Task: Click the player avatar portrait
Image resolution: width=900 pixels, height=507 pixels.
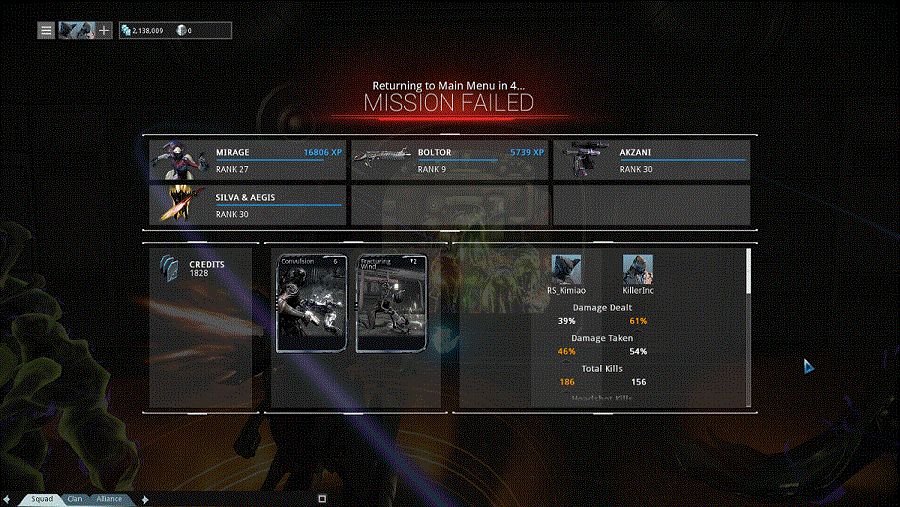Action: (76, 30)
